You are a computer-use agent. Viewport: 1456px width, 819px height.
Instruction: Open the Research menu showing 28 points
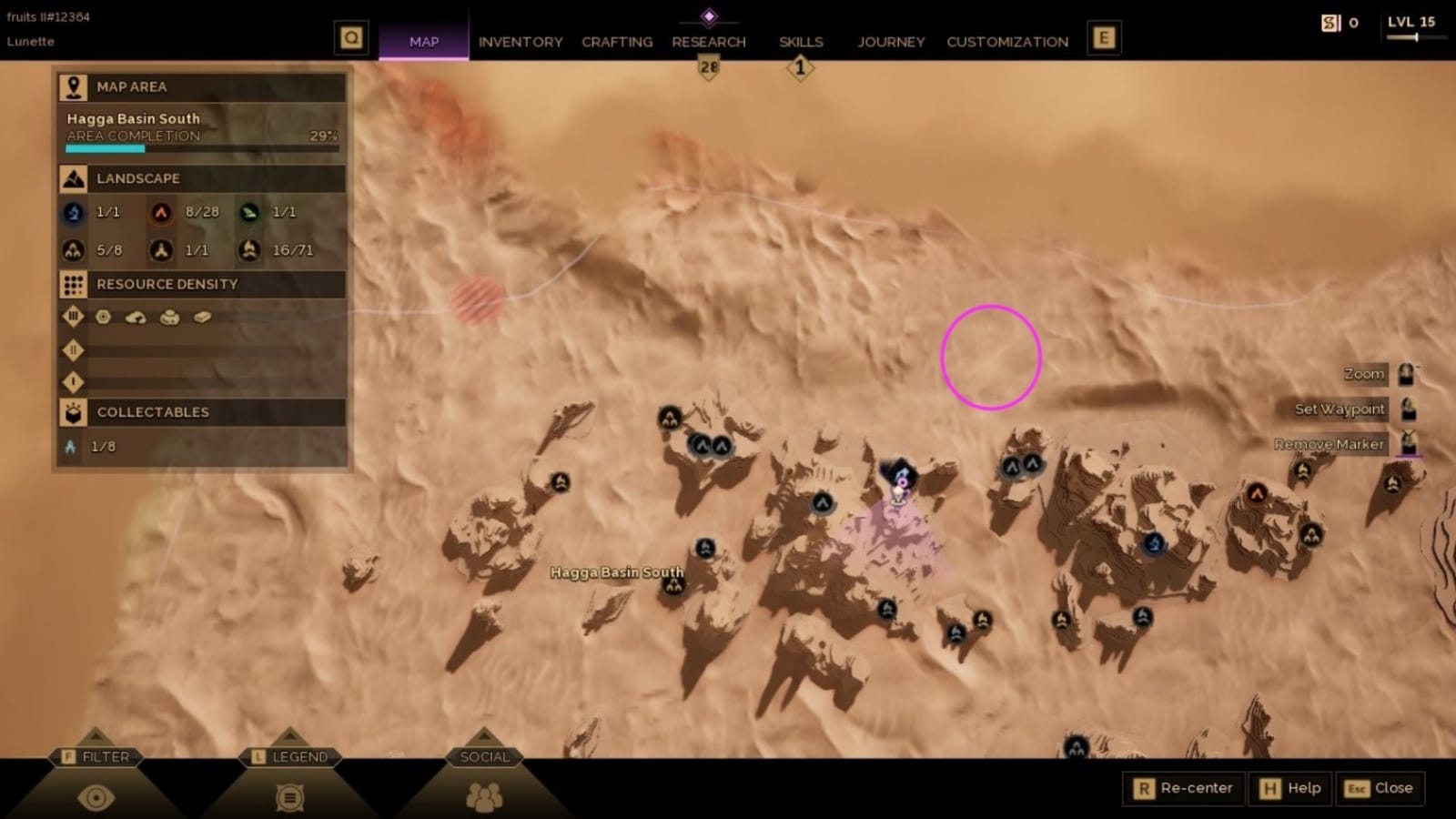(x=709, y=42)
